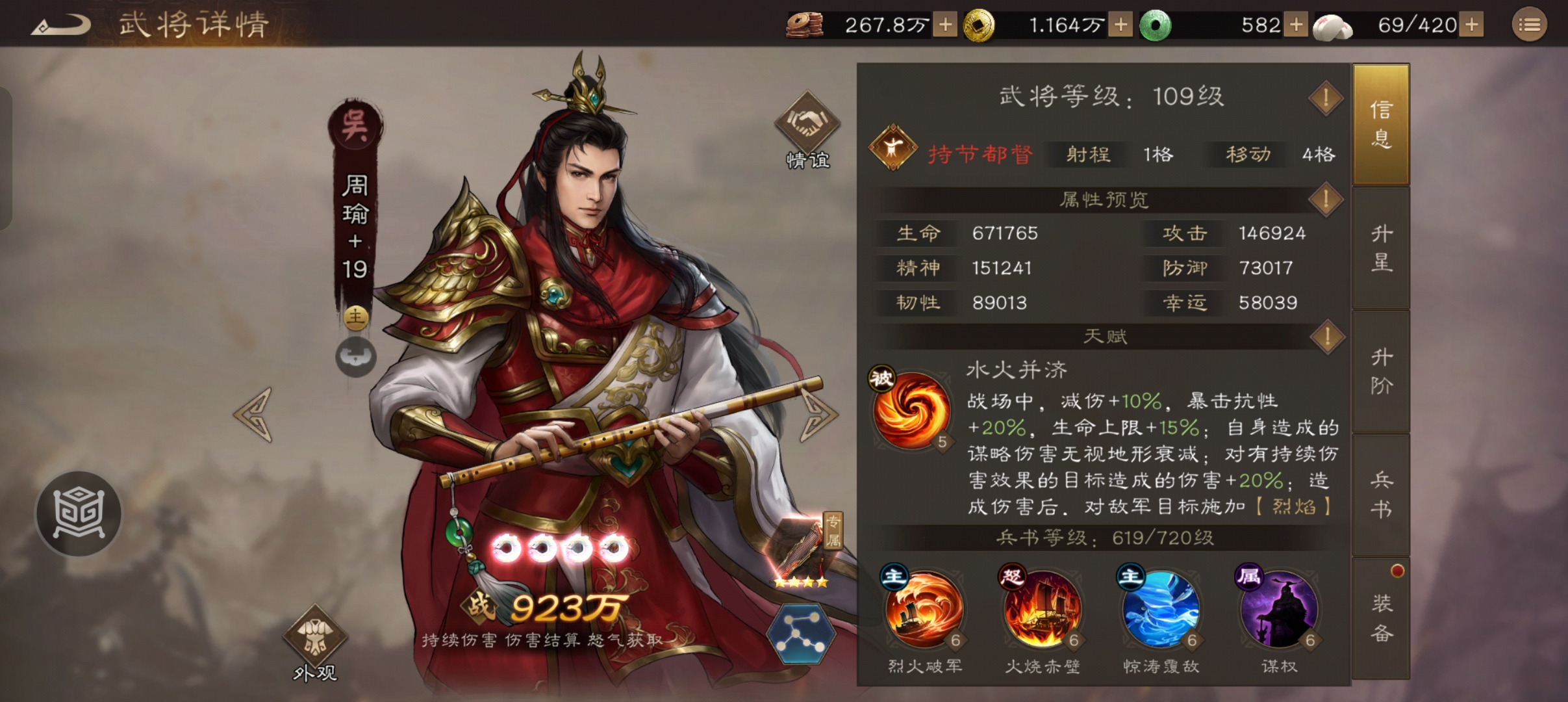Viewport: 1568px width, 702px height.
Task: Open the treasure box icon bottom left
Action: pos(78,513)
